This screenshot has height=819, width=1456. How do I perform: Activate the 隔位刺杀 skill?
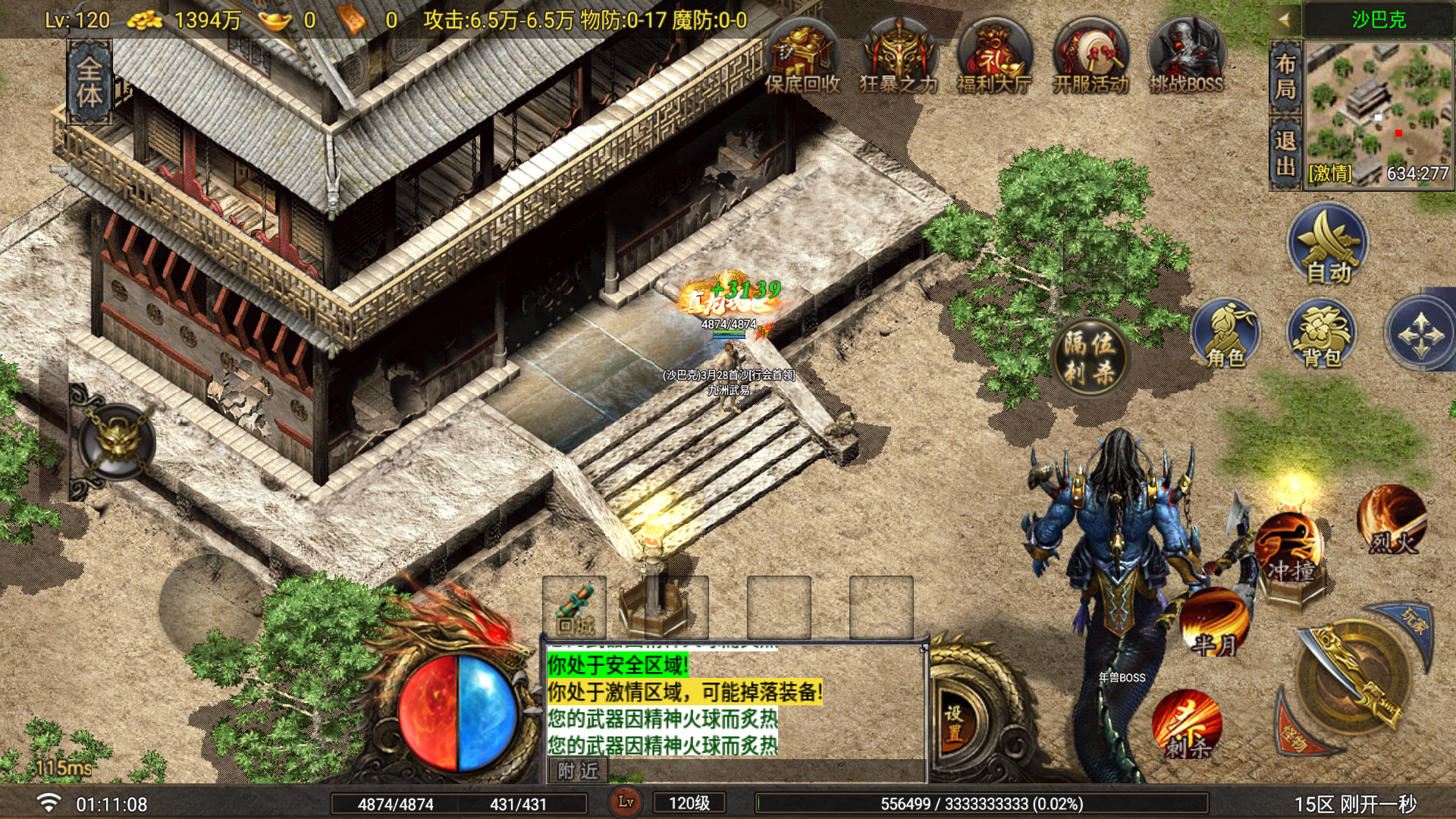click(x=1090, y=356)
